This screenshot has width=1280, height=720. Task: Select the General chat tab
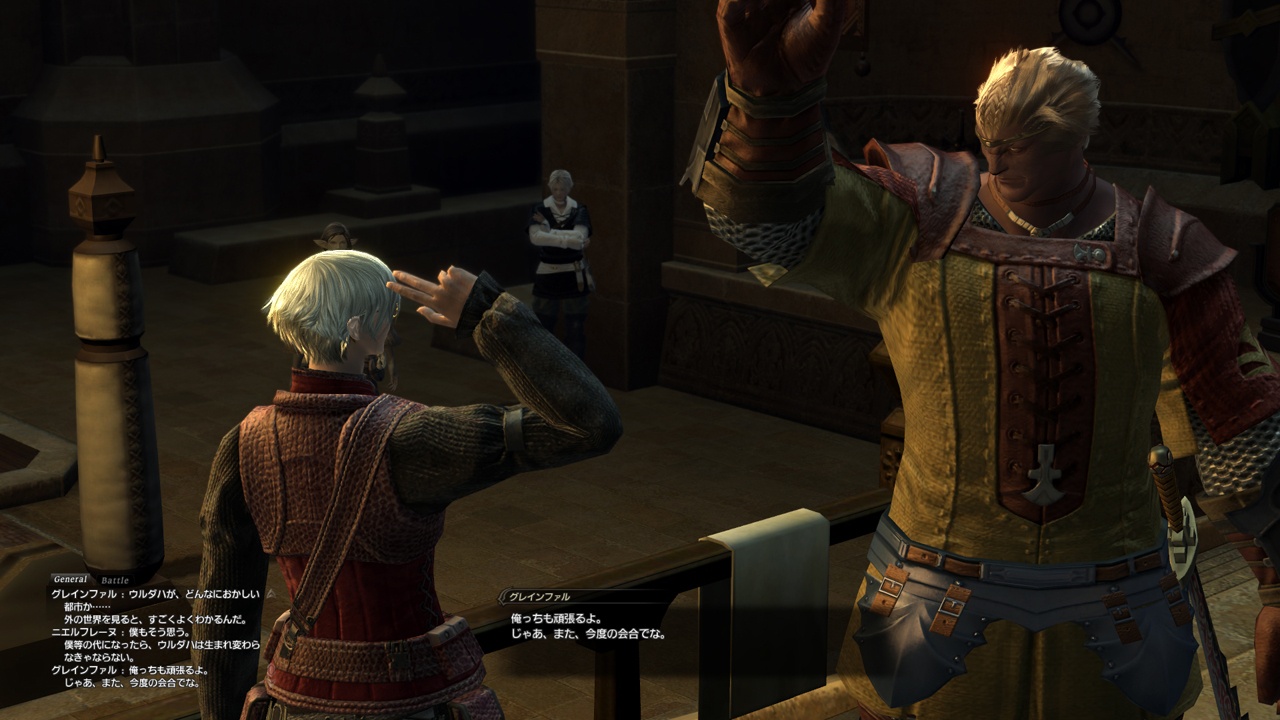tap(71, 579)
